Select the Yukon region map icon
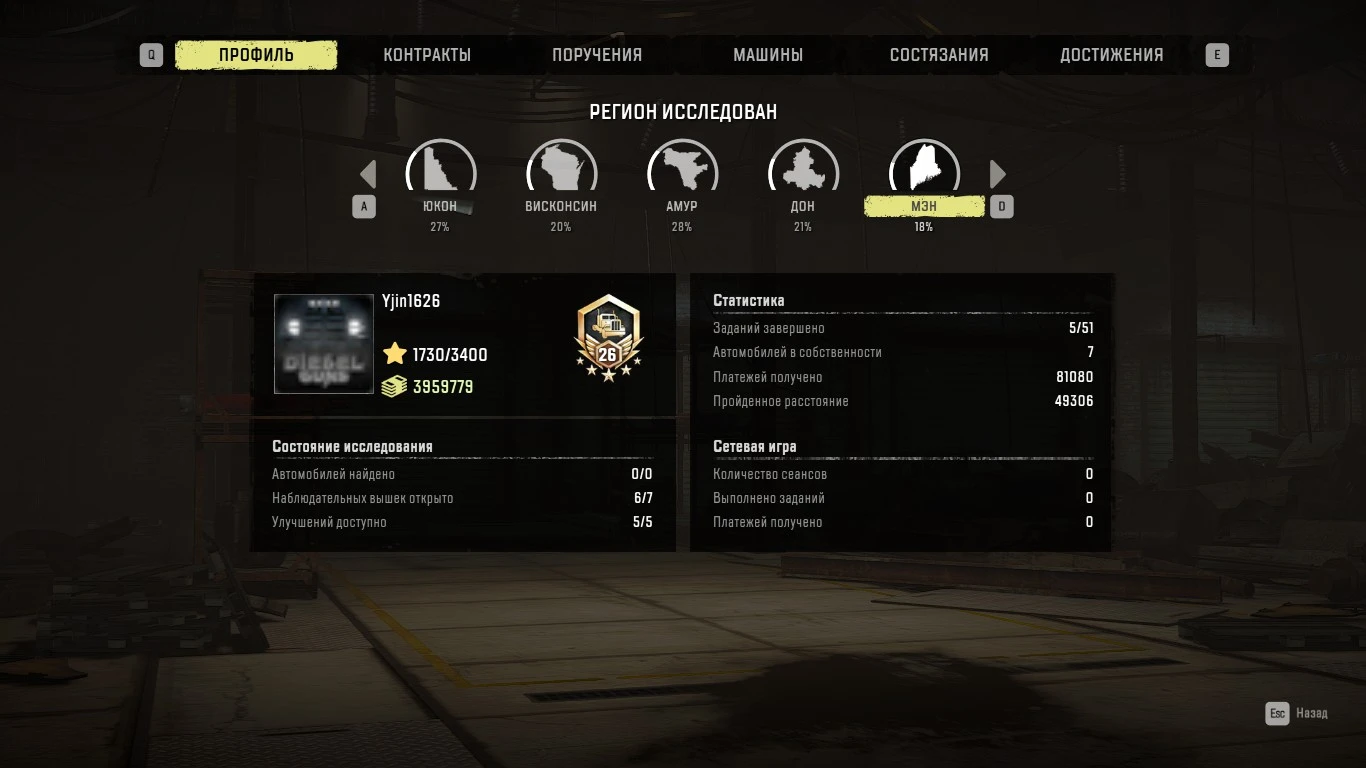This screenshot has height=768, width=1366. click(441, 169)
